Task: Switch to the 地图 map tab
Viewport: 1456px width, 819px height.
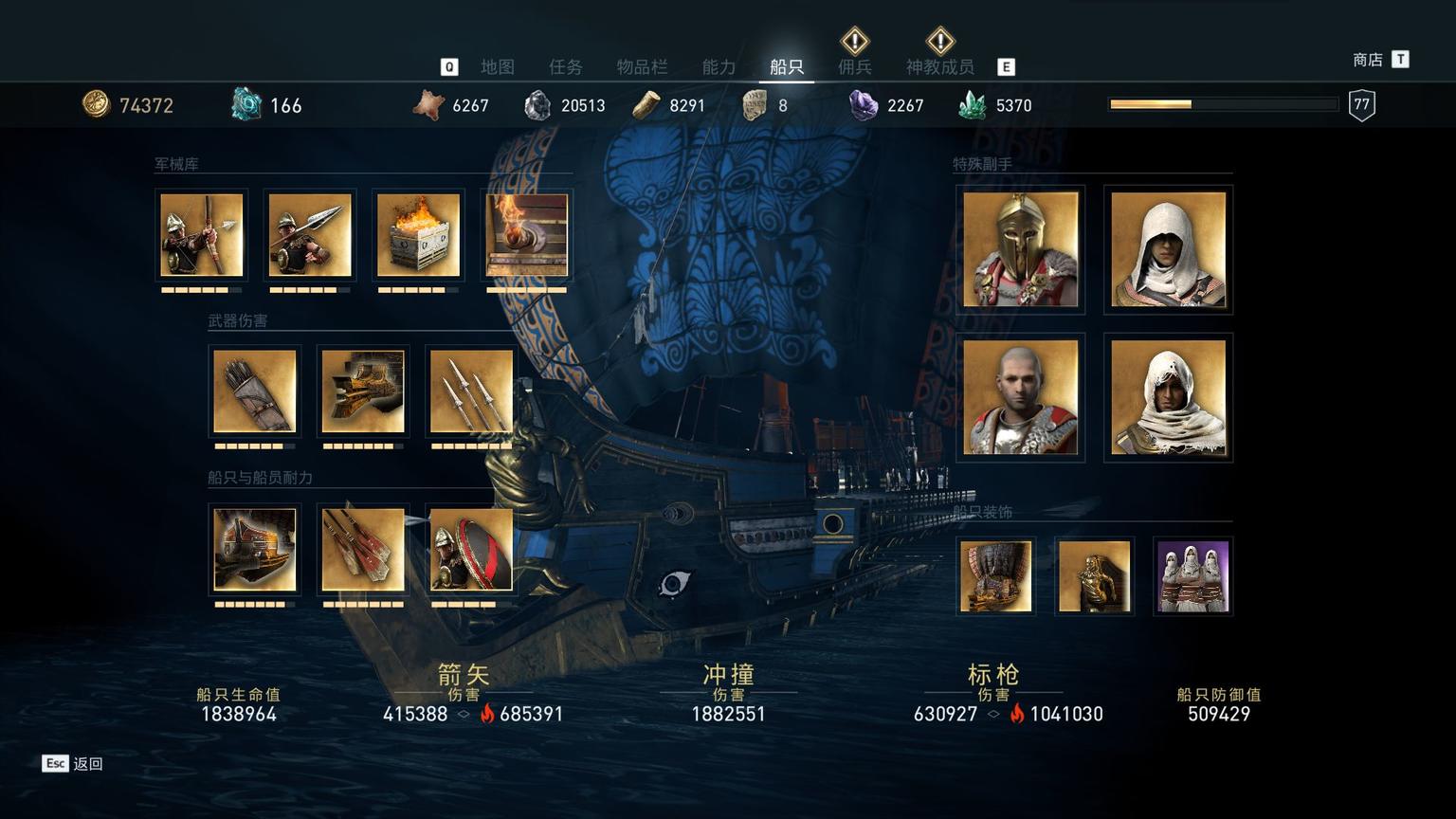Action: [x=497, y=66]
